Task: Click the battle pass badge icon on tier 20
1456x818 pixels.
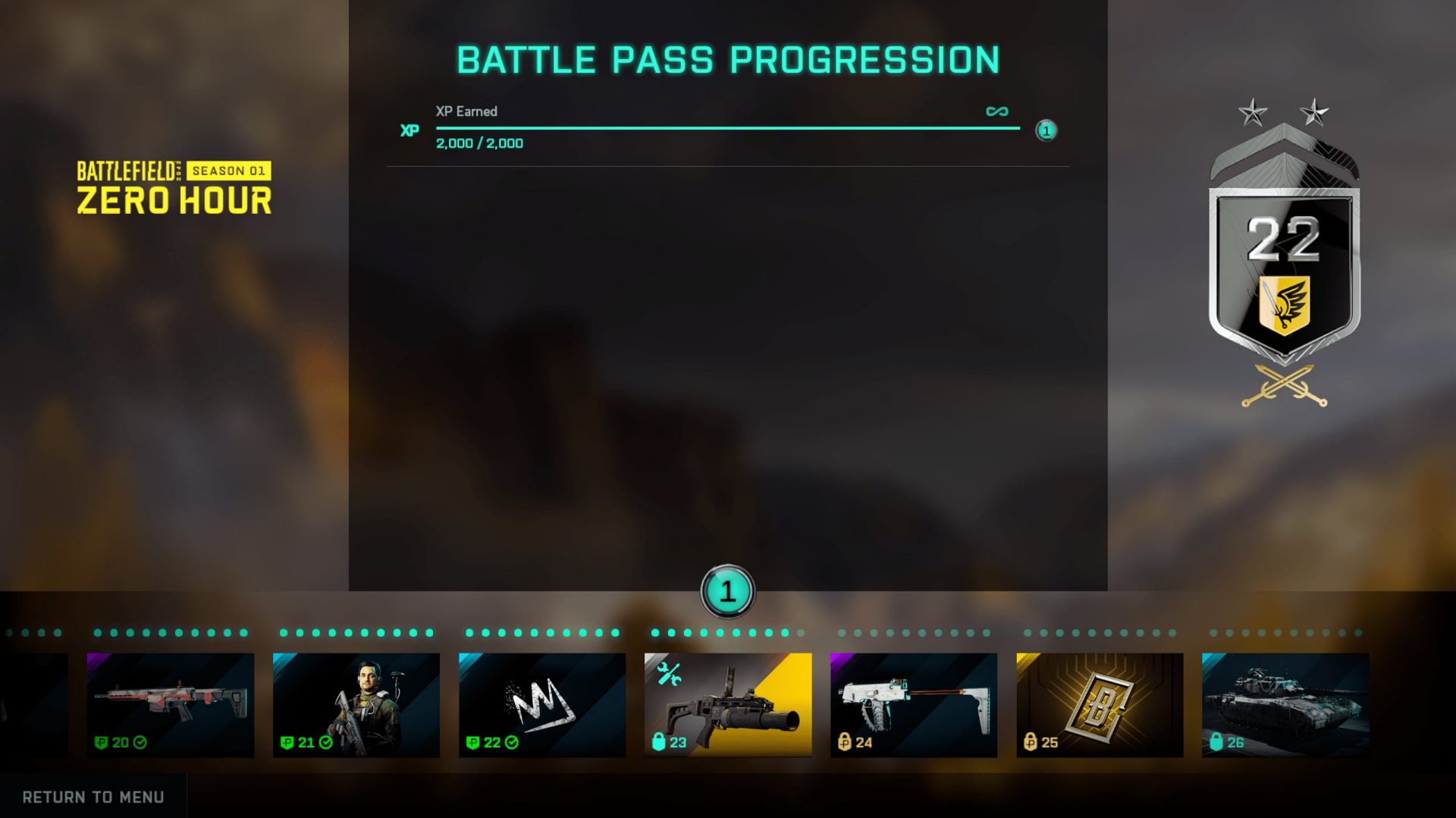Action: tap(102, 744)
